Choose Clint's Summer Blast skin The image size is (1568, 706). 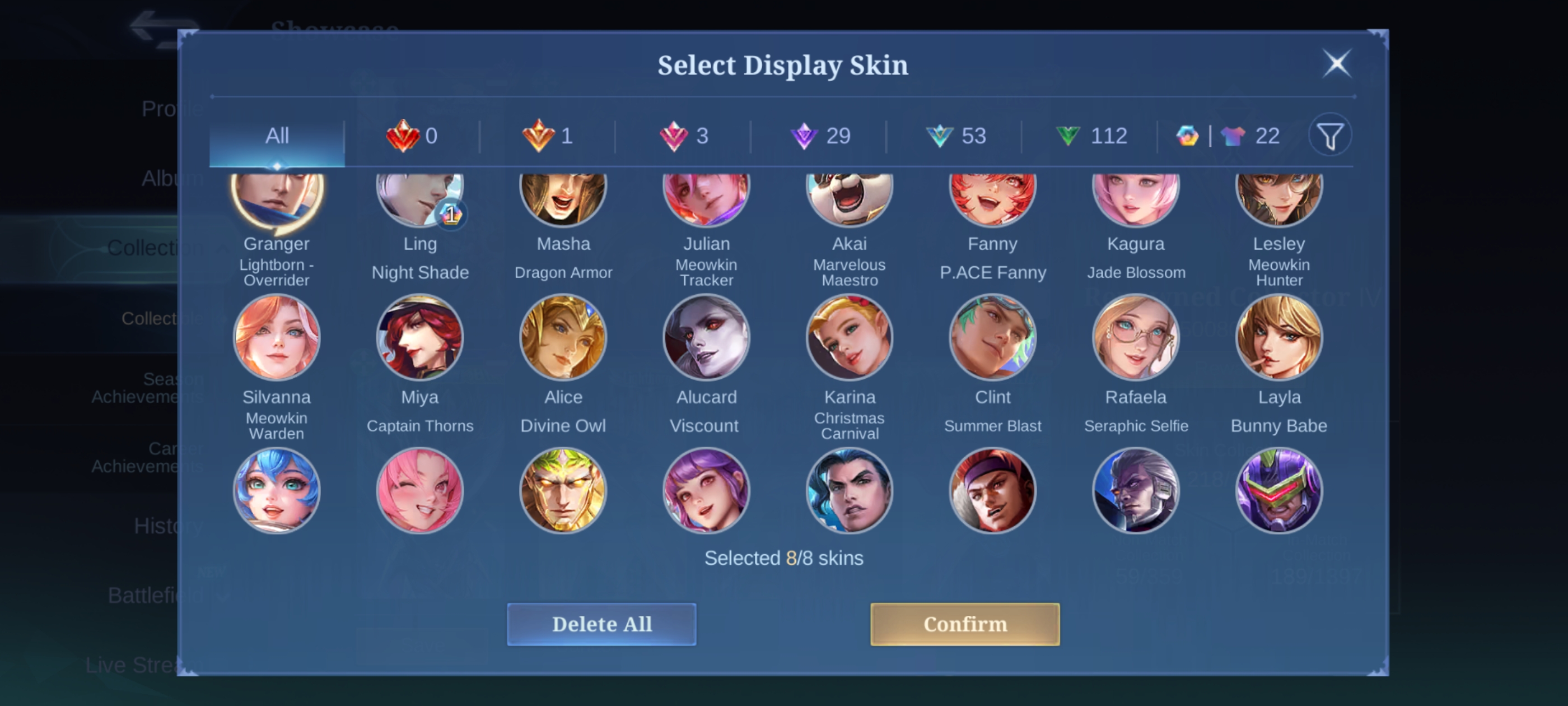coord(993,337)
